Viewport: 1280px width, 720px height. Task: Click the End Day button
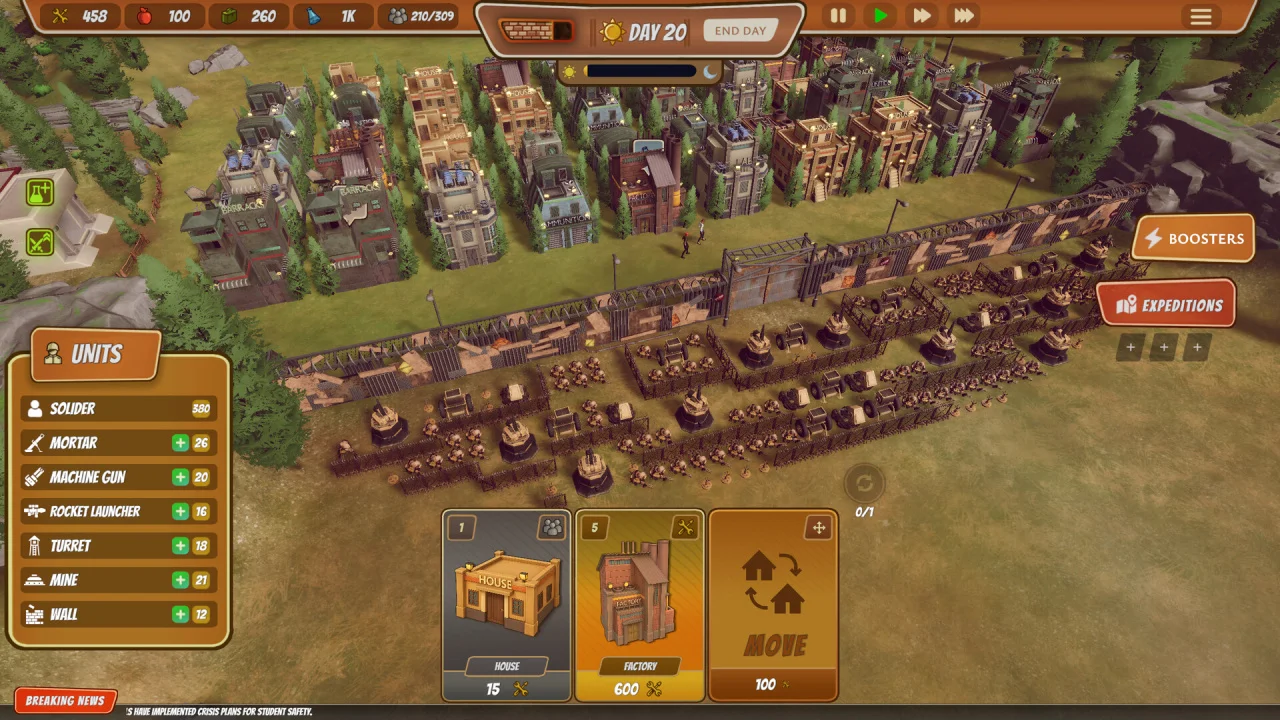740,31
